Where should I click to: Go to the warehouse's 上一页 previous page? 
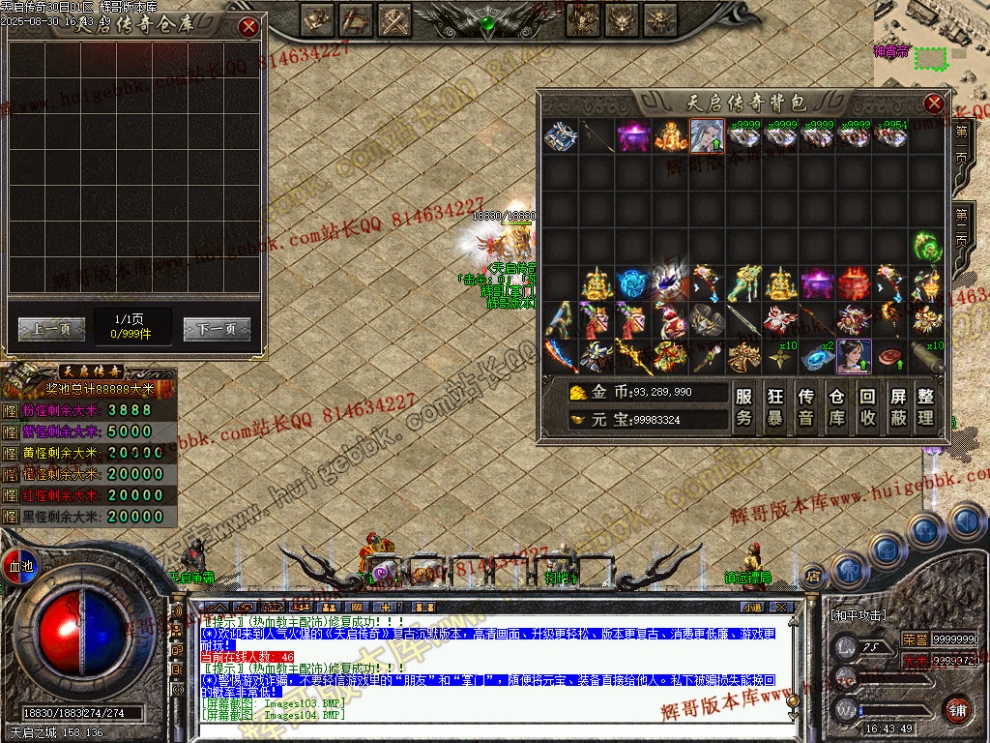[x=51, y=329]
